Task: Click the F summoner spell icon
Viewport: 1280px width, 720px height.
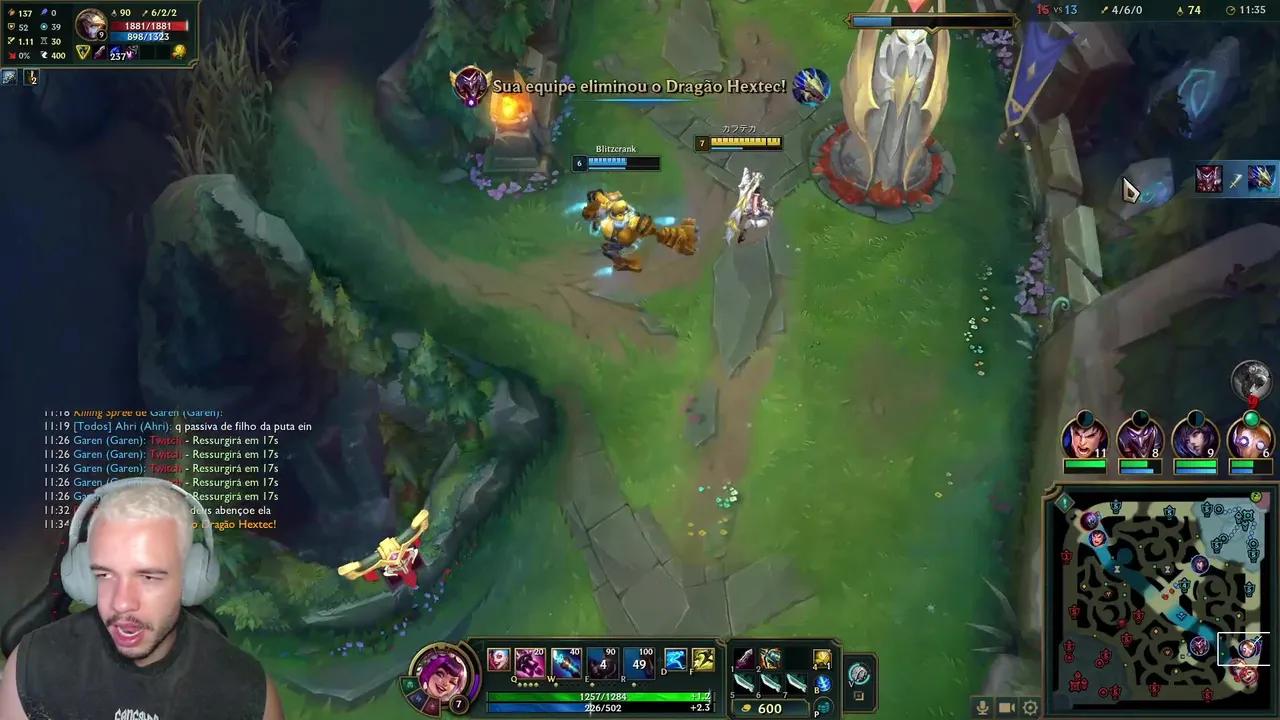Action: click(x=701, y=658)
